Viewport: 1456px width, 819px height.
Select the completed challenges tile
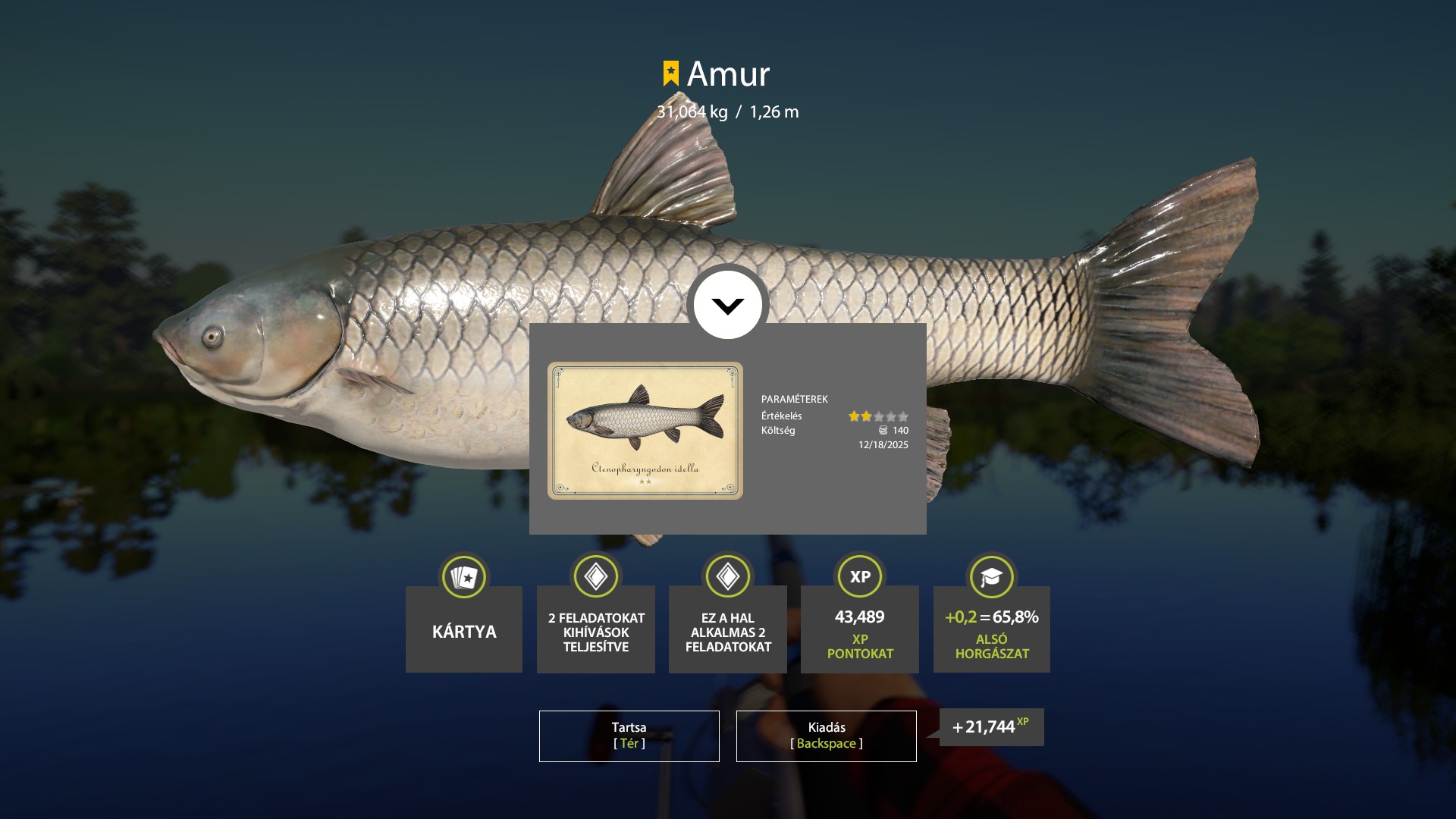tap(596, 628)
